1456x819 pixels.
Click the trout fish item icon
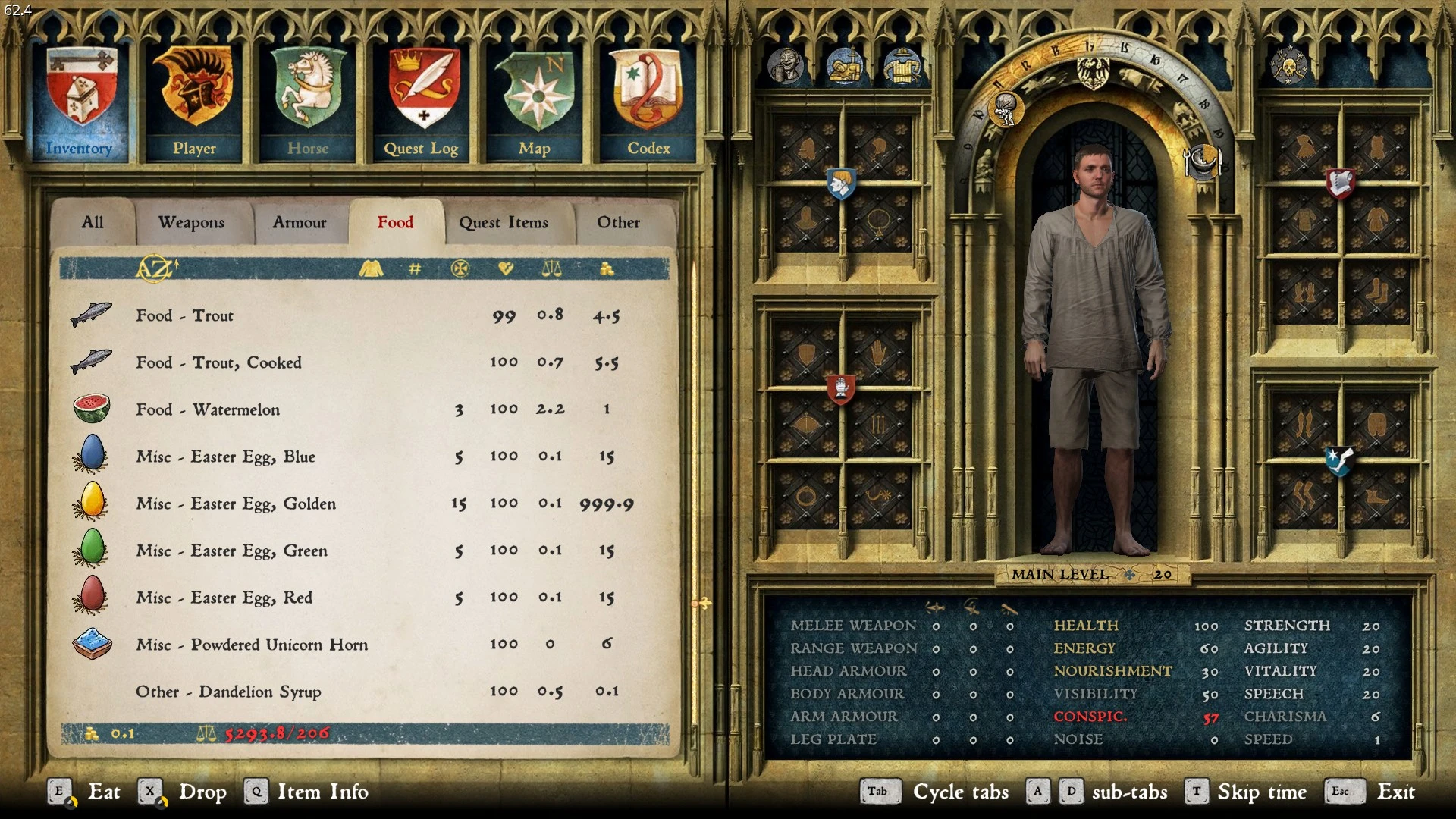pyautogui.click(x=91, y=315)
